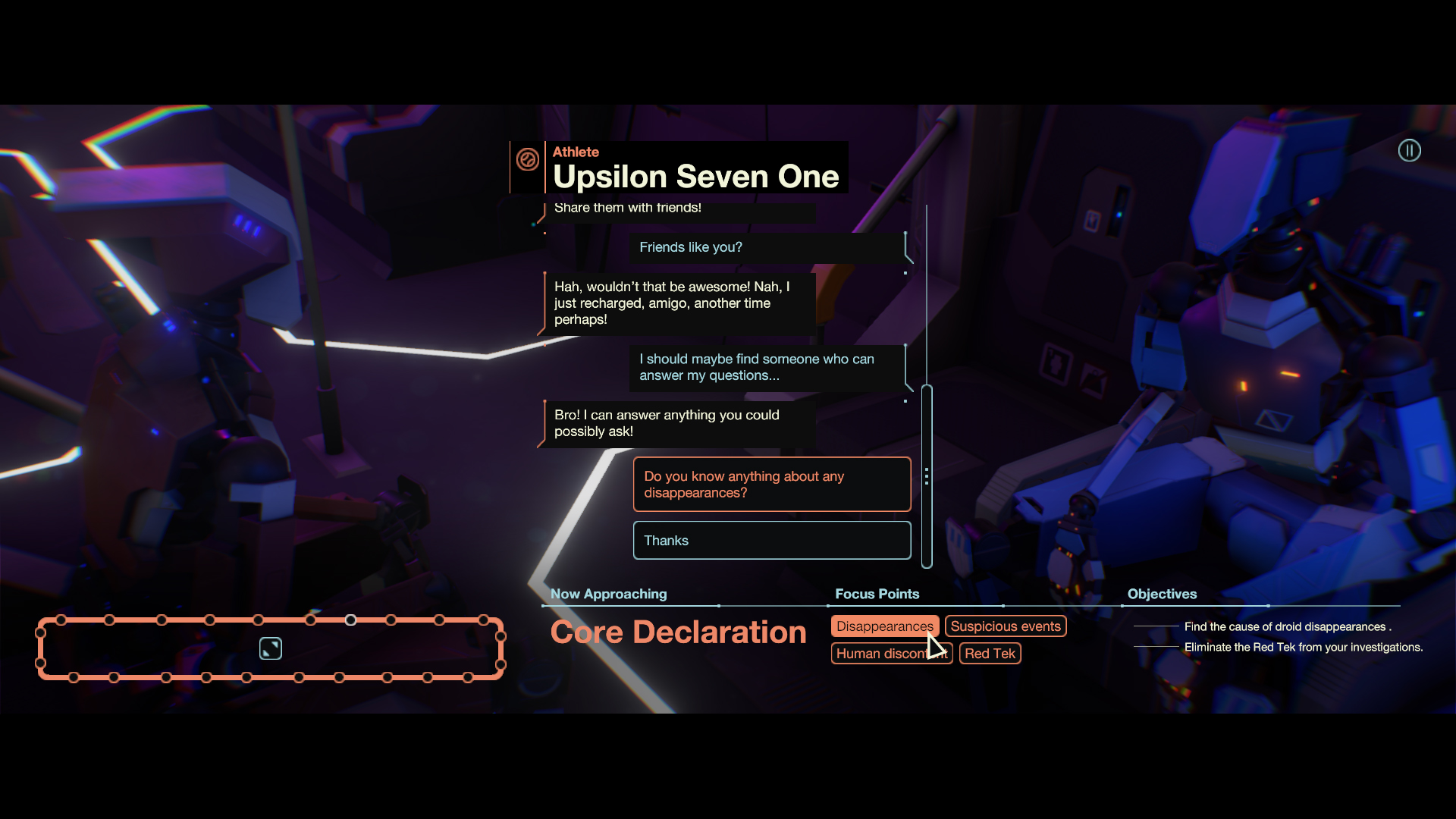Click the Eliminate Red Tek objective entry
The height and width of the screenshot is (819, 1456).
click(x=1303, y=647)
